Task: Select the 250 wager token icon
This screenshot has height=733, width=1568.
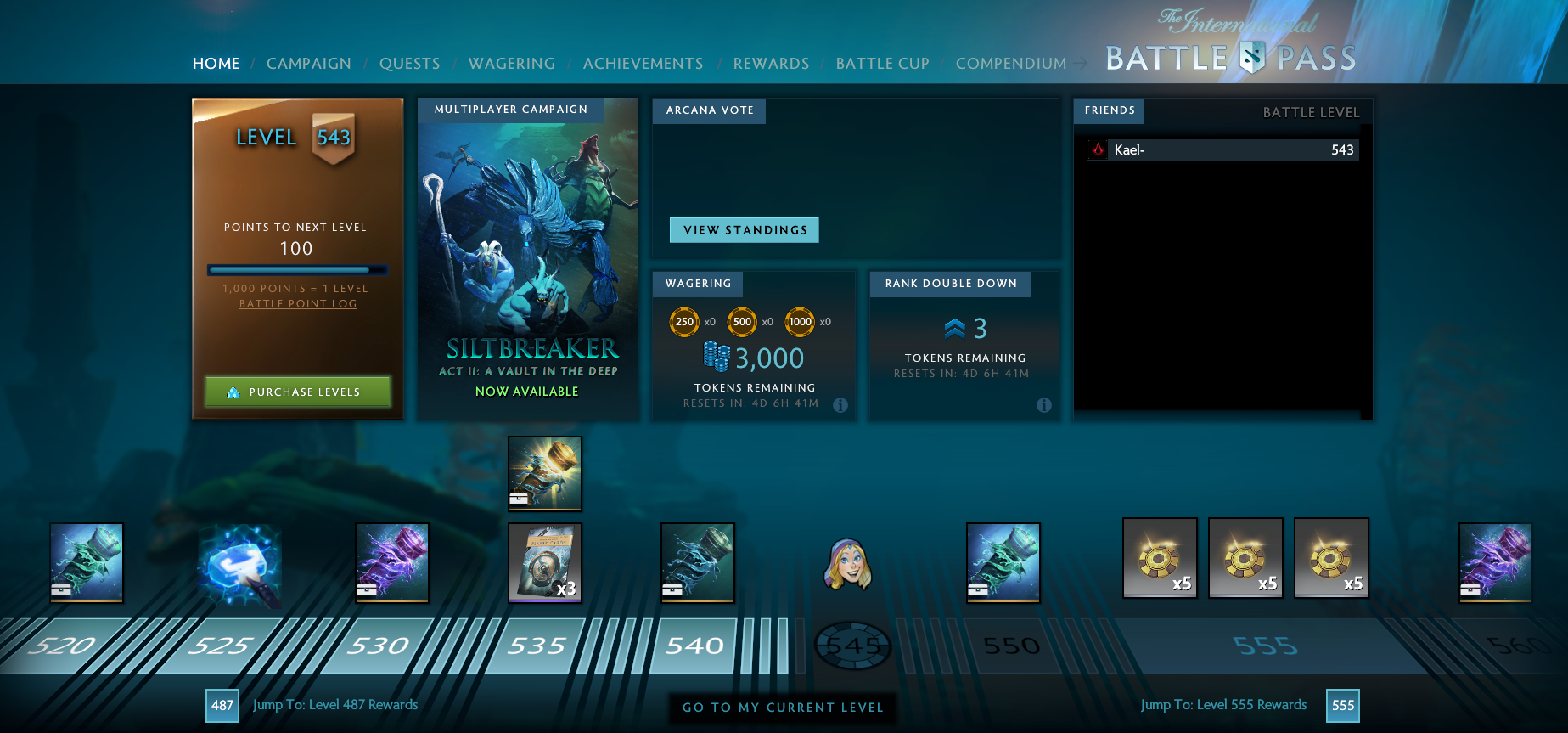Action: [x=684, y=322]
